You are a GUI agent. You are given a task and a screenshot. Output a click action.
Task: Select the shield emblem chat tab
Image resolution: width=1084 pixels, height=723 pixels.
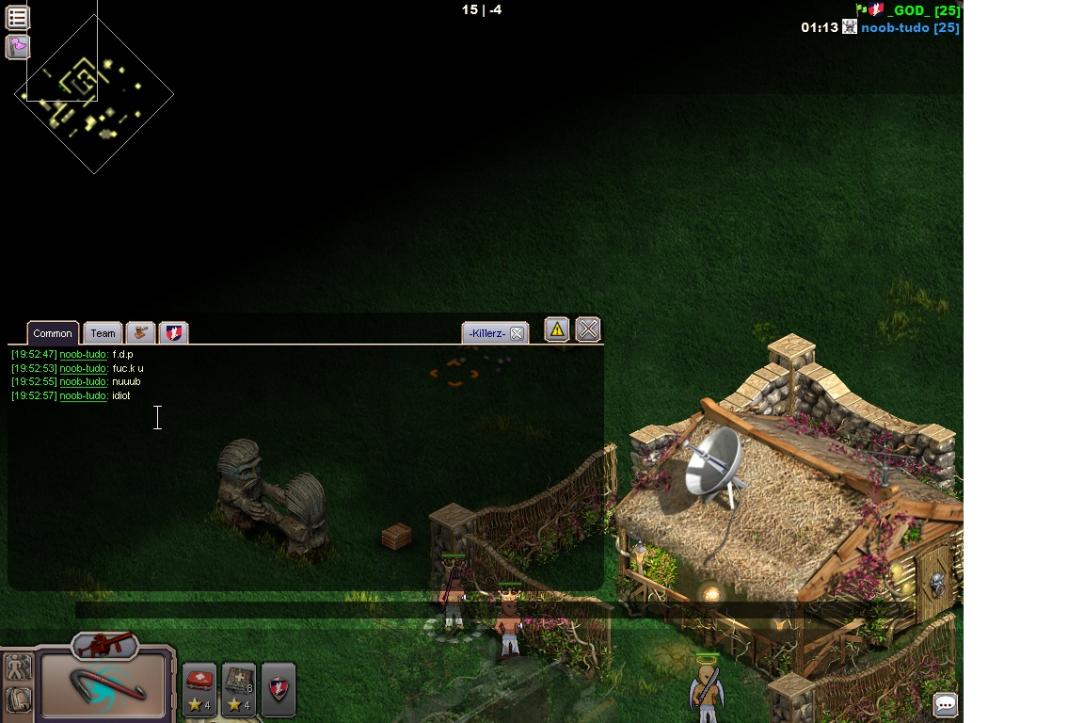174,332
